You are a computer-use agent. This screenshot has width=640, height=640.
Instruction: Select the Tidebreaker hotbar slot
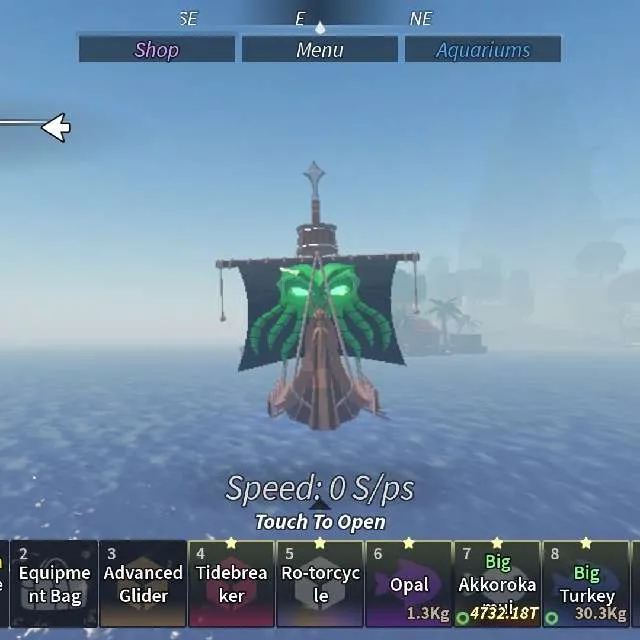pyautogui.click(x=231, y=584)
